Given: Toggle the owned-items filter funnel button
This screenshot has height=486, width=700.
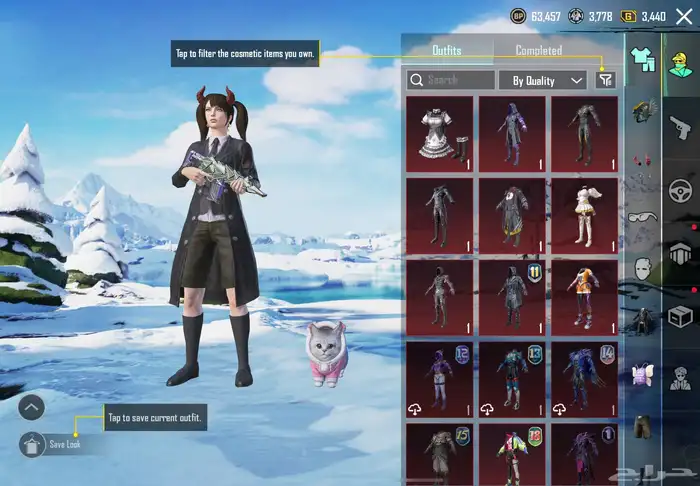Looking at the screenshot, I should [x=605, y=80].
